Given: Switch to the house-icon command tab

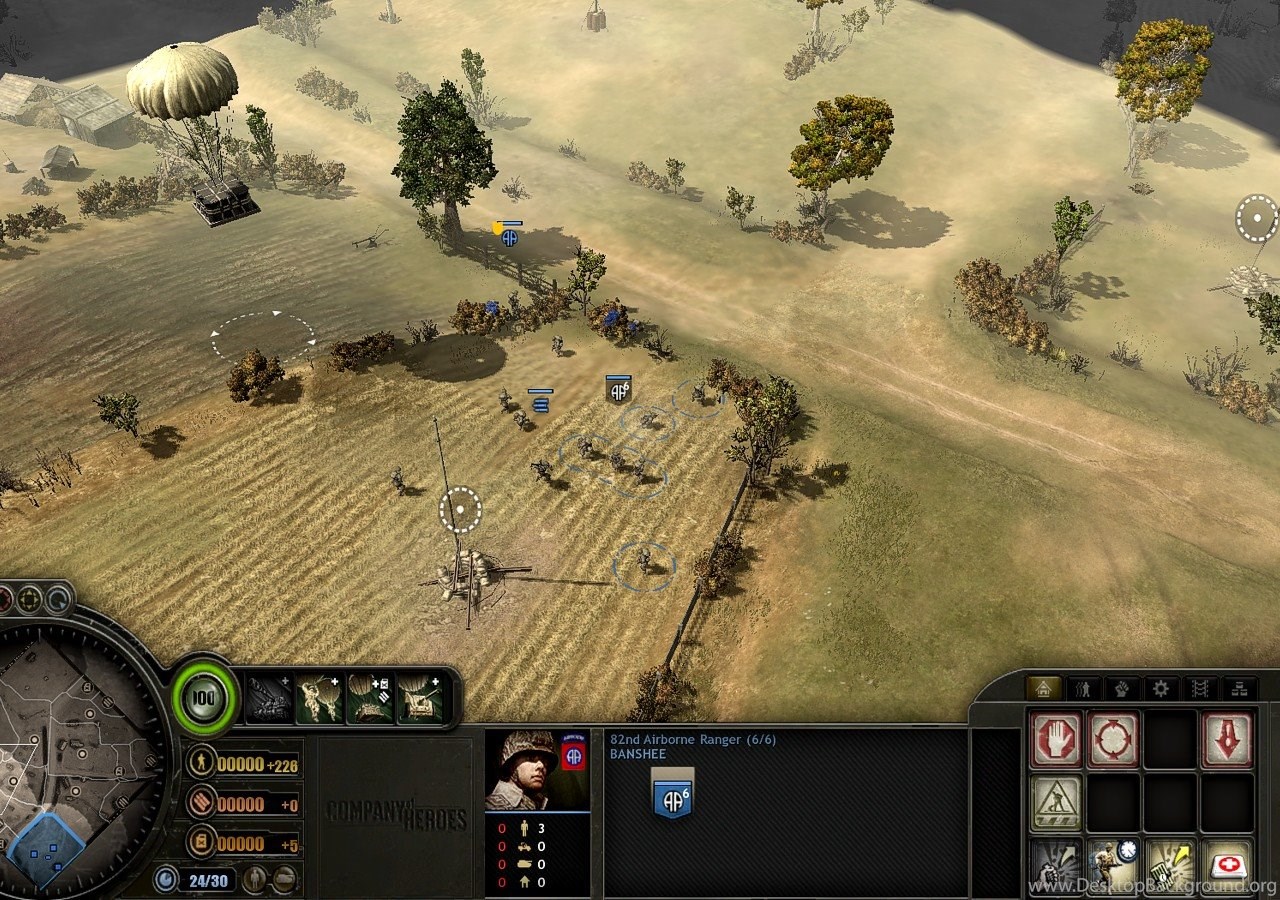Looking at the screenshot, I should 1043,688.
